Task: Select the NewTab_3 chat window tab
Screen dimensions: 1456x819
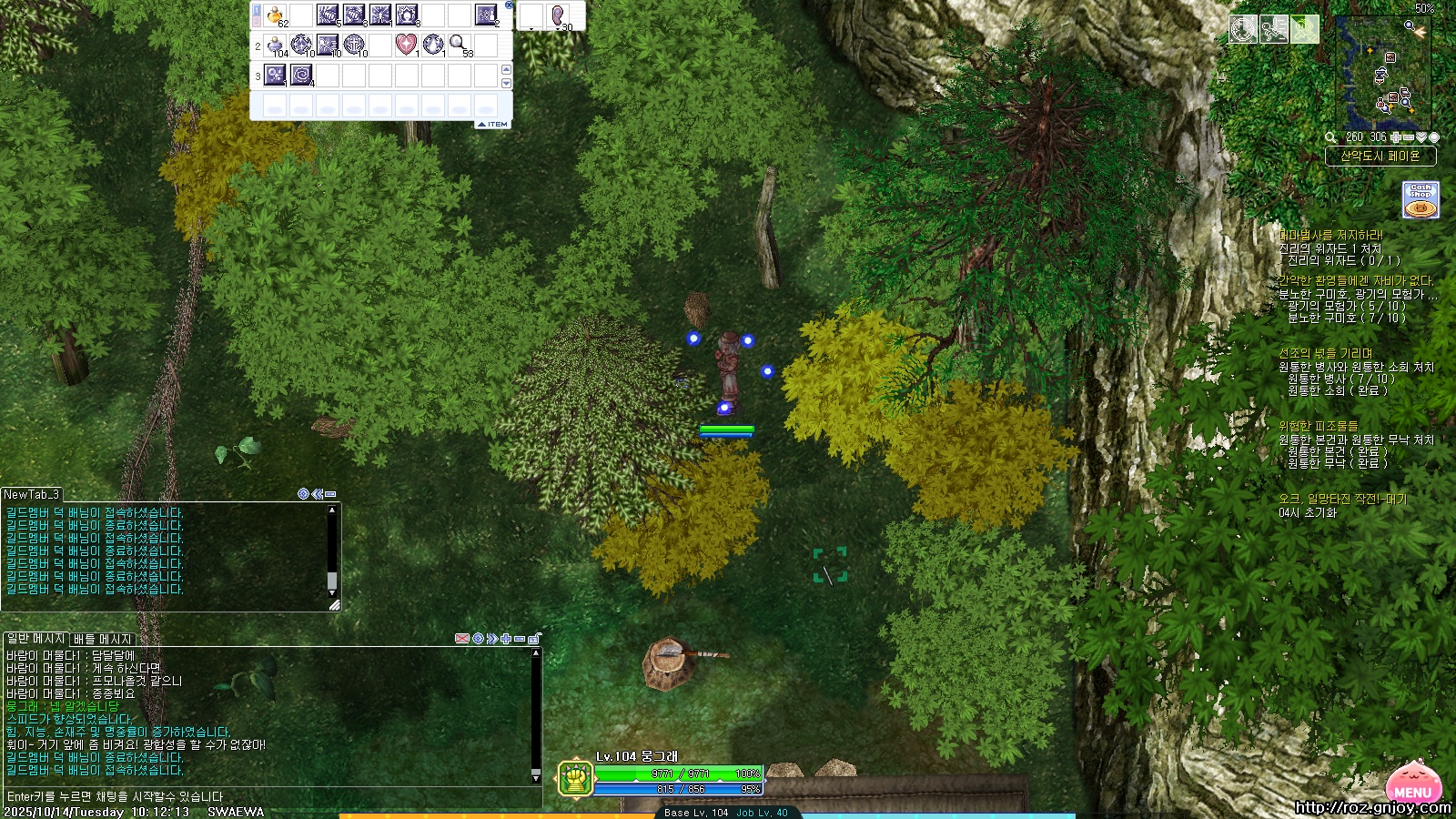Action: (32, 494)
